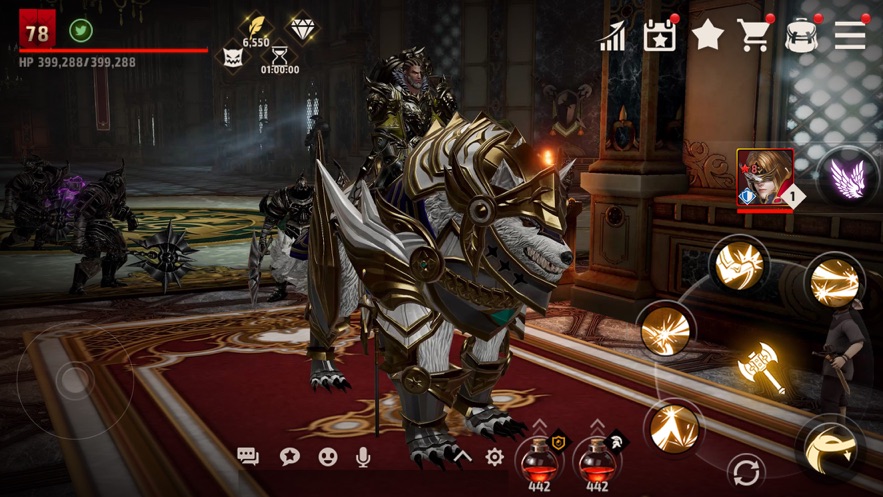Open the diamond currency icon
883x497 pixels.
(x=302, y=27)
